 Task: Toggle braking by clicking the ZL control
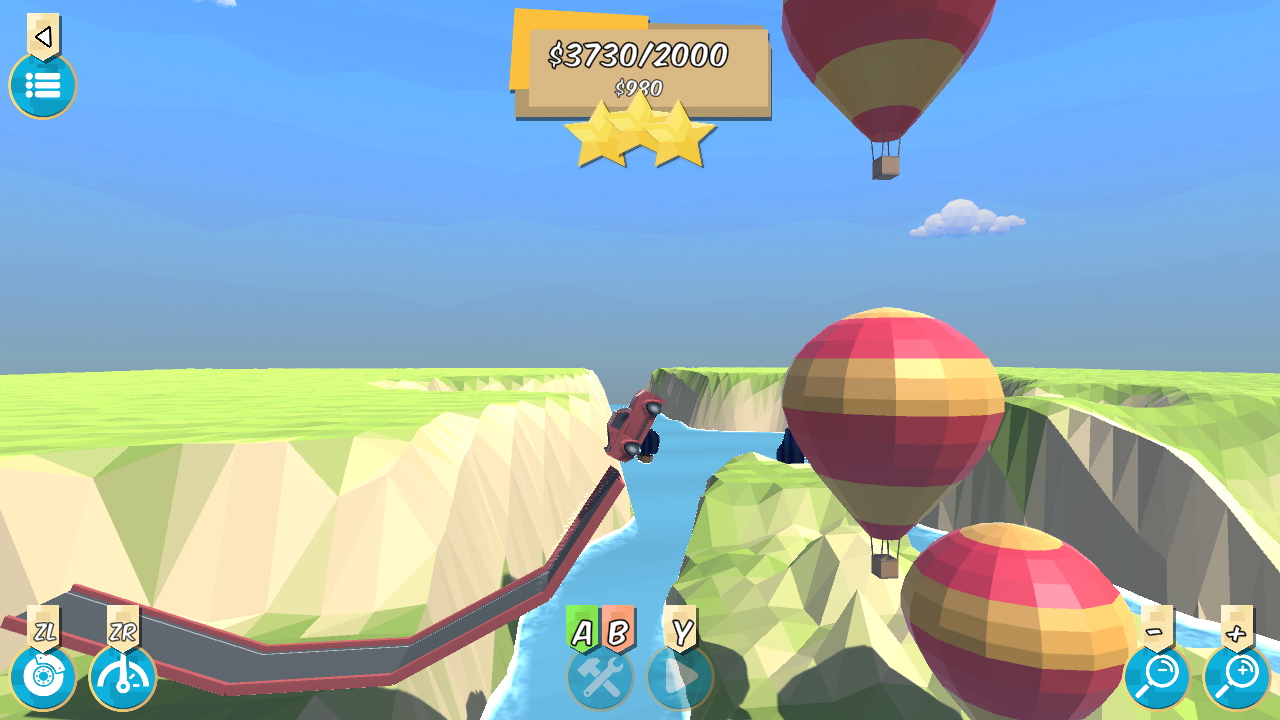44,677
